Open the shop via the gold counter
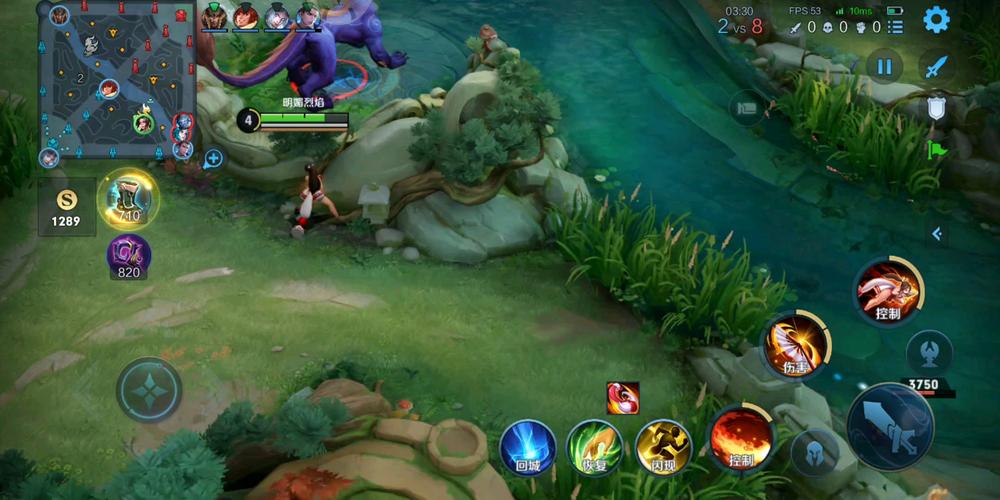This screenshot has width=1000, height=500. (66, 207)
